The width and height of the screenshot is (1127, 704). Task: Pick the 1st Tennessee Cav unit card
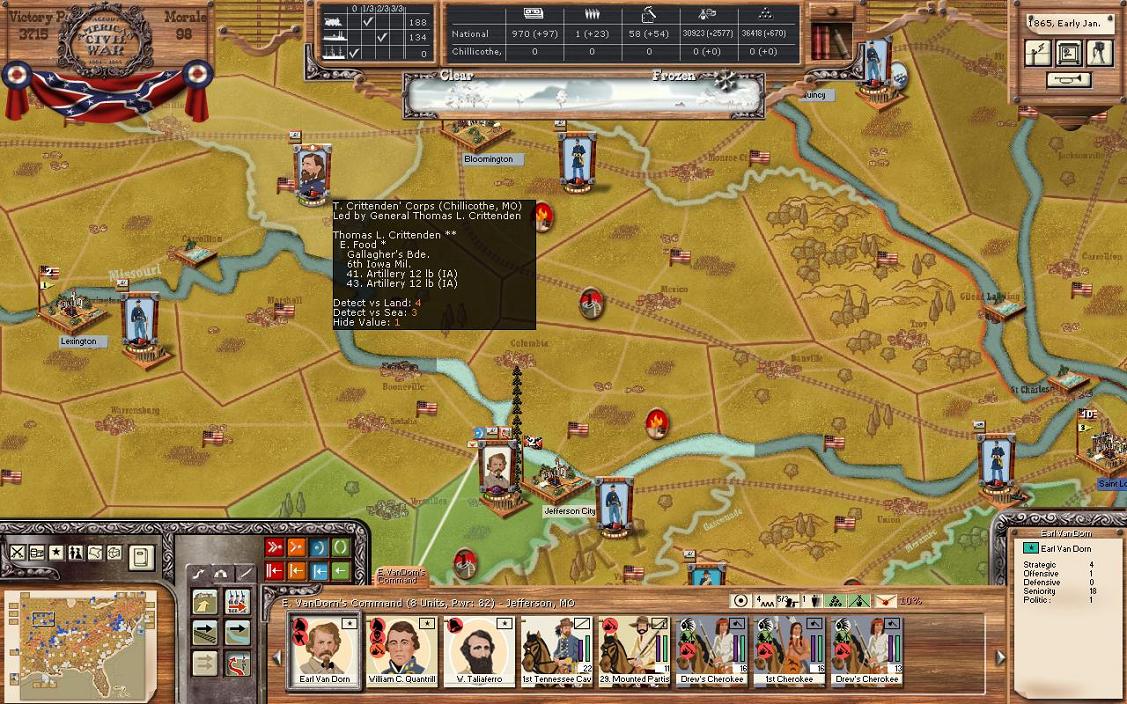coord(554,648)
